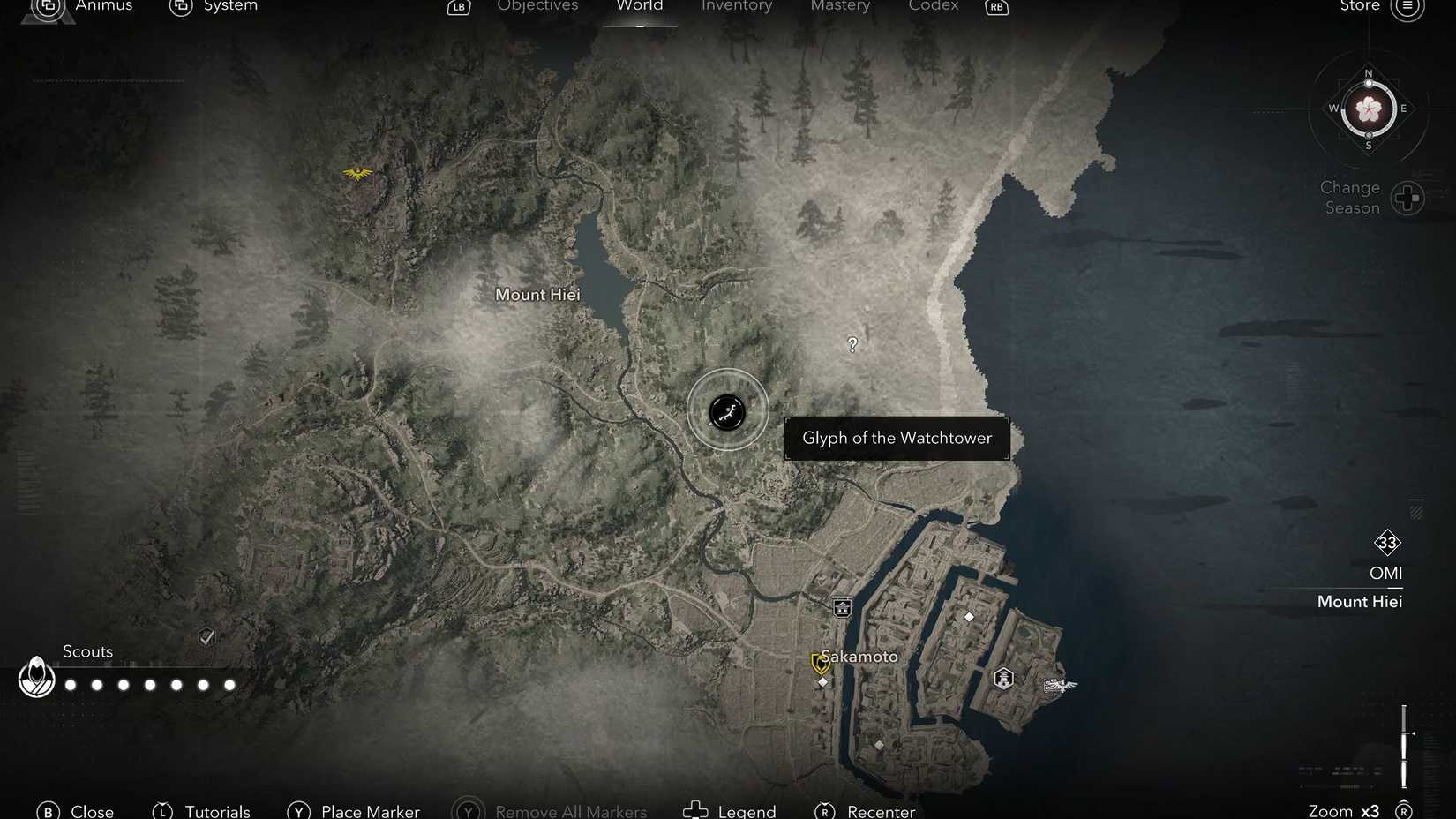Select the hexagonal shrine icon in Sakamoto harbor
The image size is (1456, 819).
[x=1002, y=677]
